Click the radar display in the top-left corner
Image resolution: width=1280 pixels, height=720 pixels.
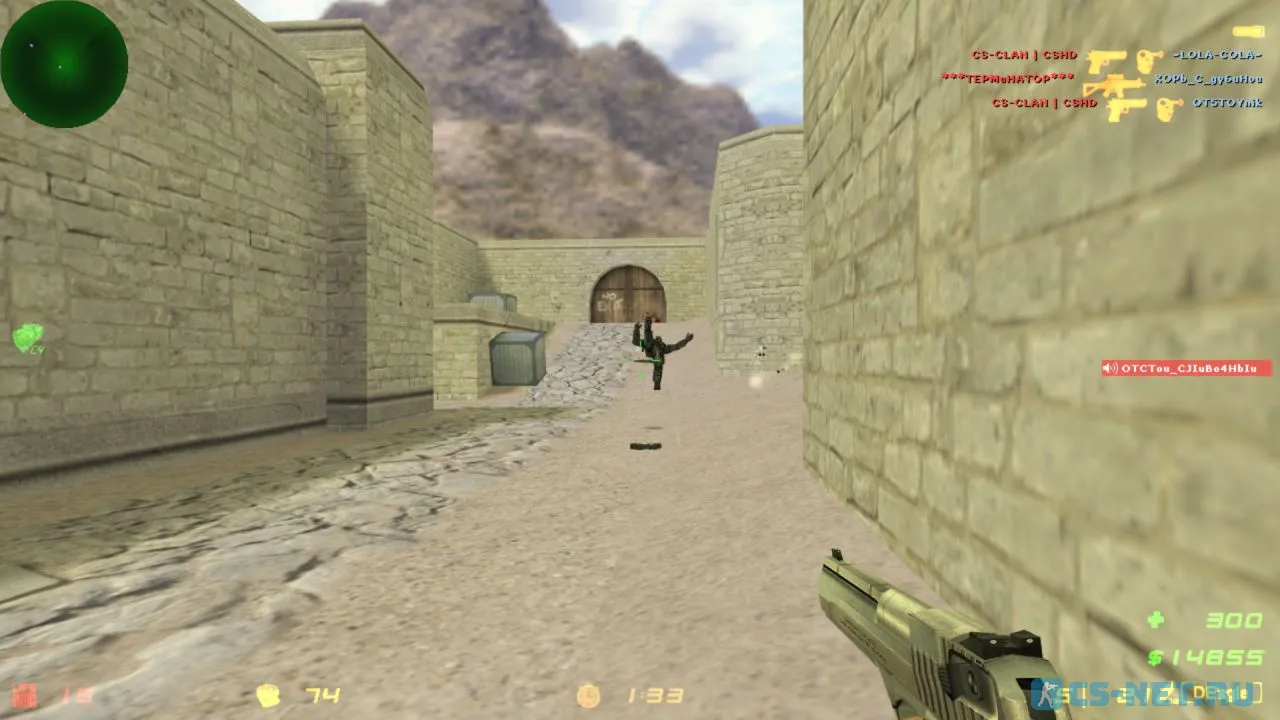pyautogui.click(x=64, y=62)
